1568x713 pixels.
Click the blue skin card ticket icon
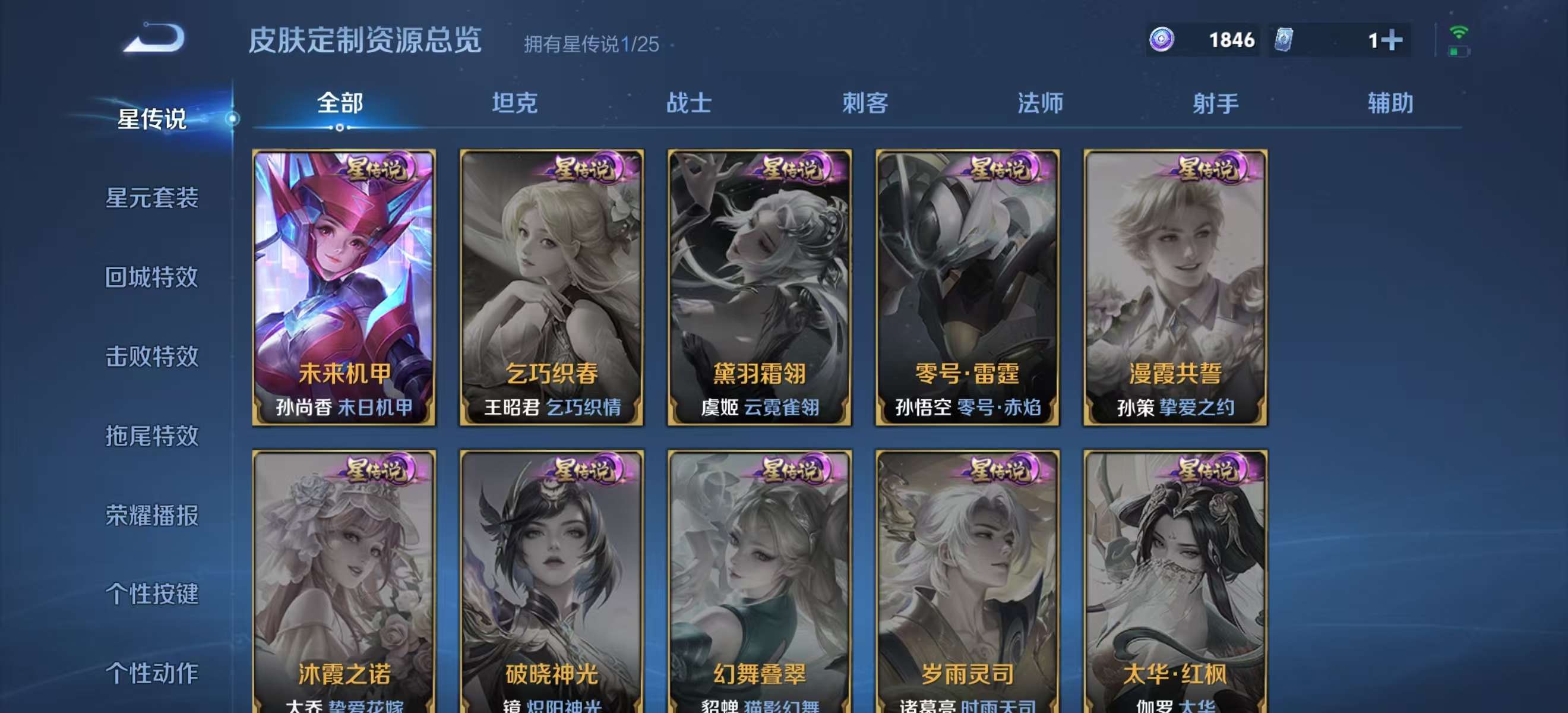tap(1284, 39)
